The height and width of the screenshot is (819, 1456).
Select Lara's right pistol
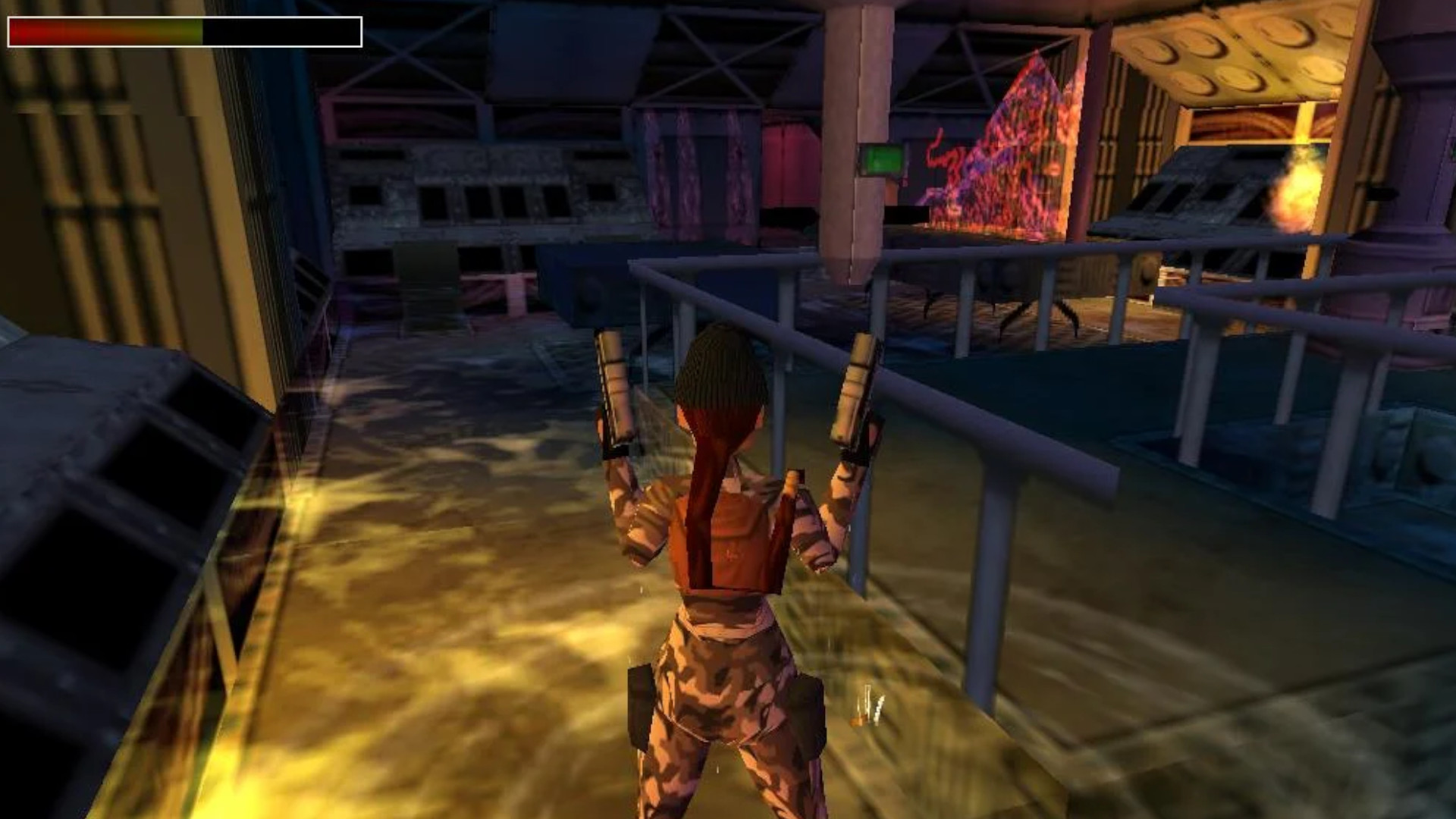(616, 394)
